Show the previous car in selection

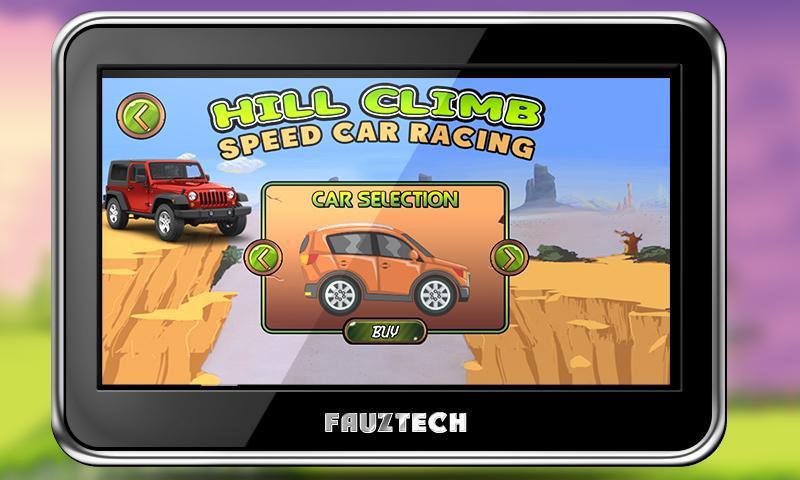click(x=262, y=258)
